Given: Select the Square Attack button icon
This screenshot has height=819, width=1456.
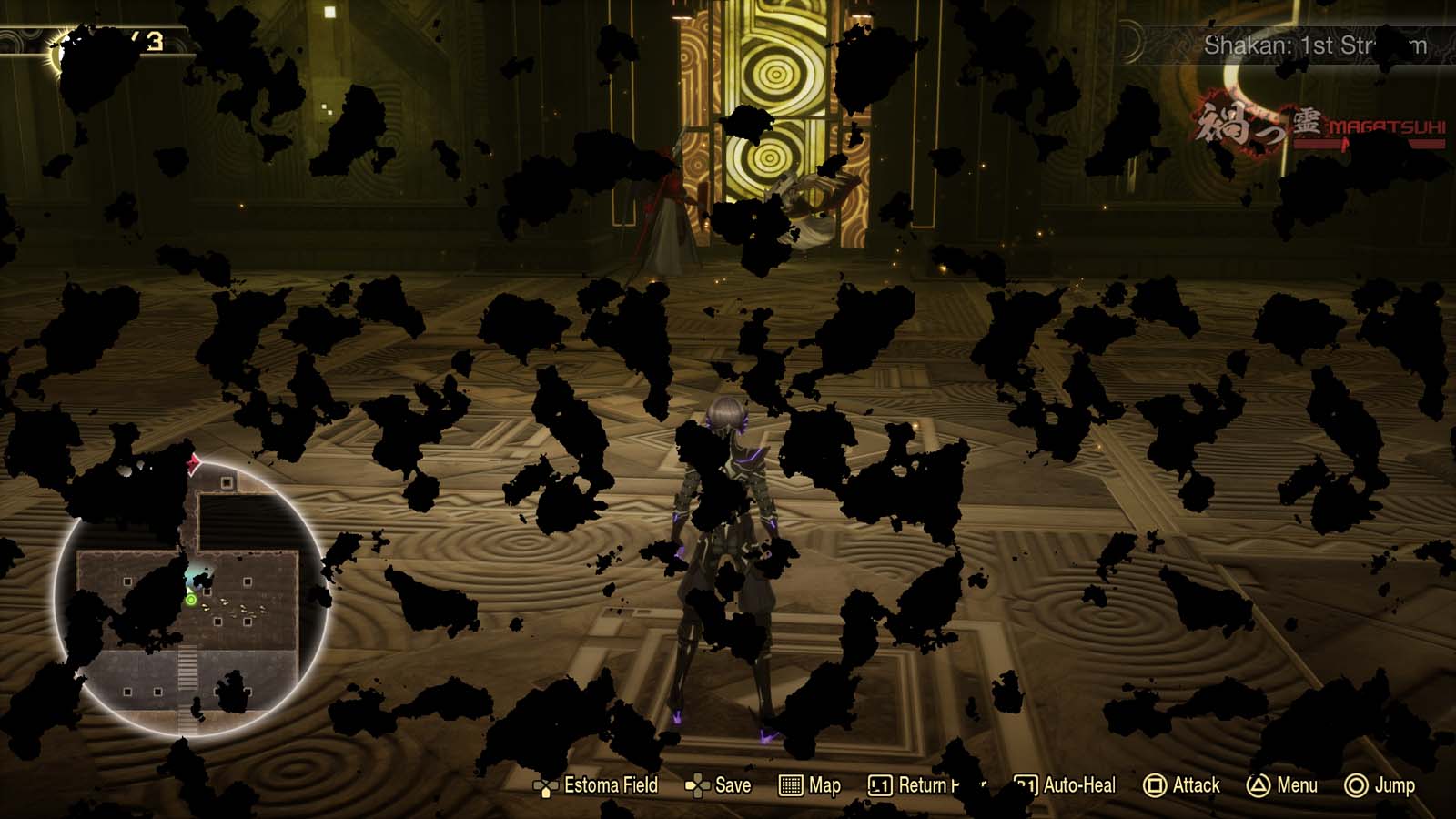Looking at the screenshot, I should (1158, 784).
